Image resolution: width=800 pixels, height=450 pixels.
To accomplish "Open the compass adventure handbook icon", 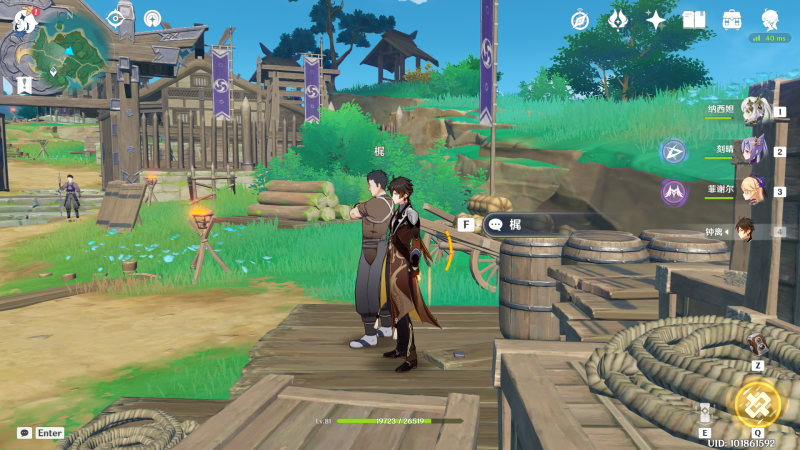I will pos(580,20).
